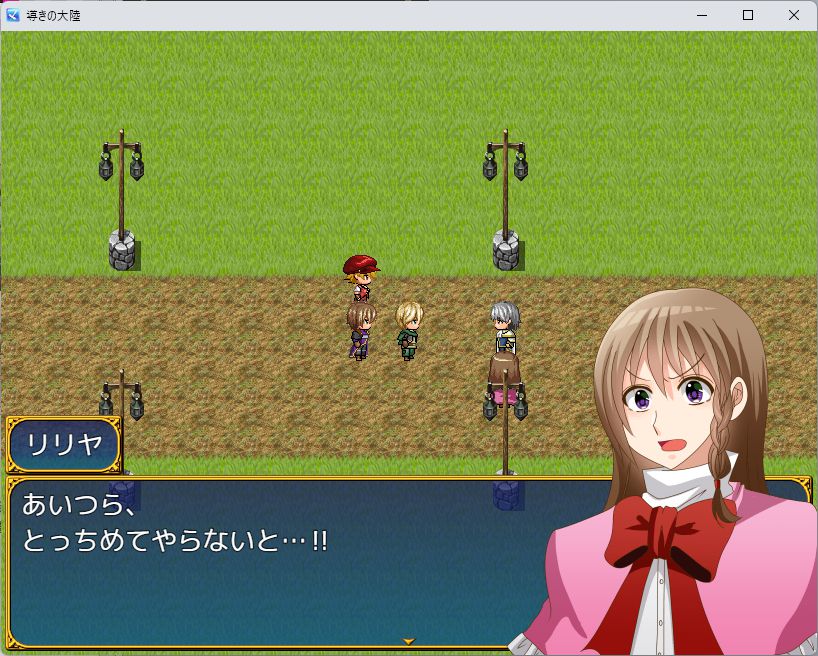Maximize the game window

click(748, 15)
